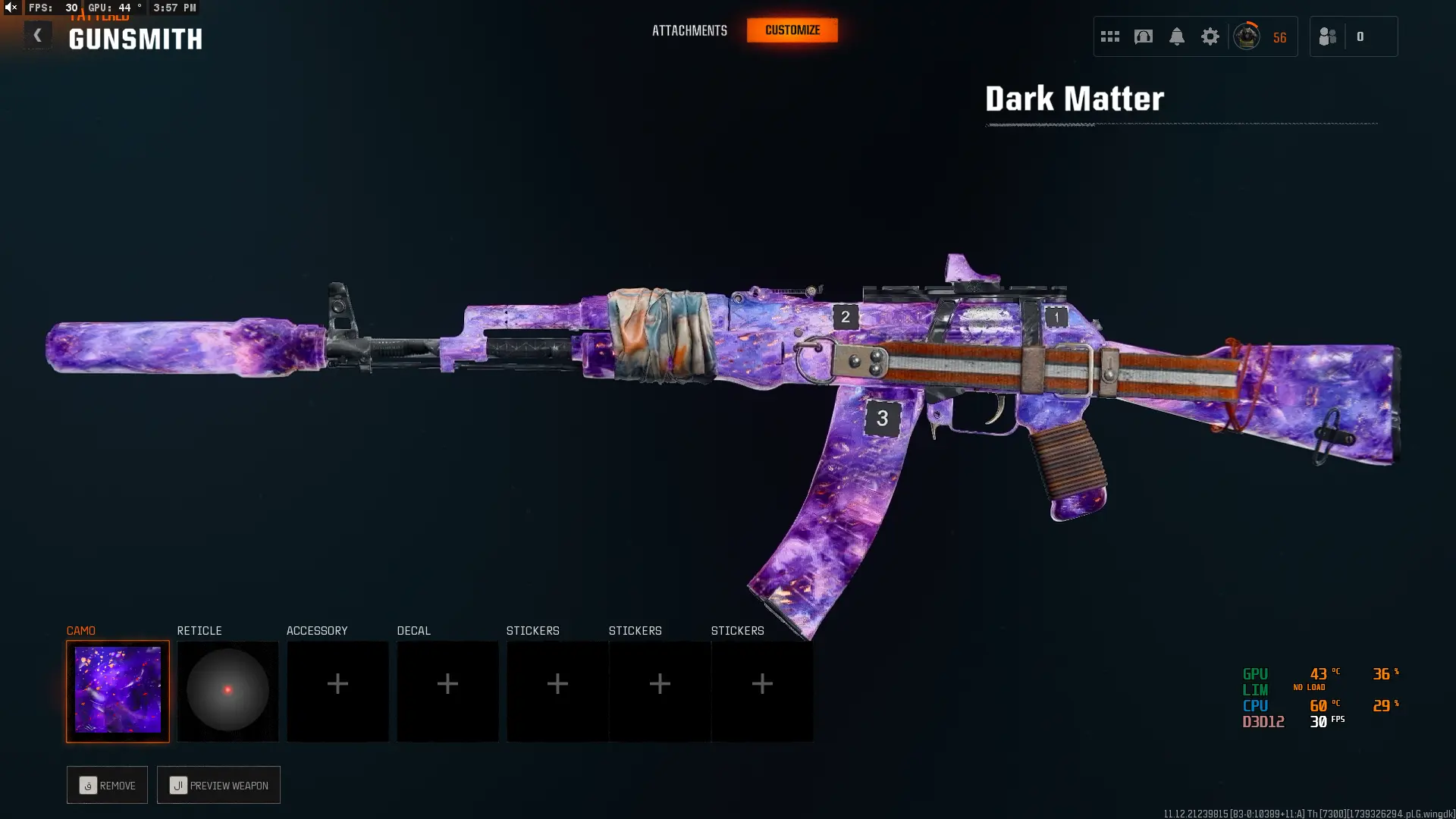Add an Accessory to the weapon
The image size is (1456, 819).
337,691
